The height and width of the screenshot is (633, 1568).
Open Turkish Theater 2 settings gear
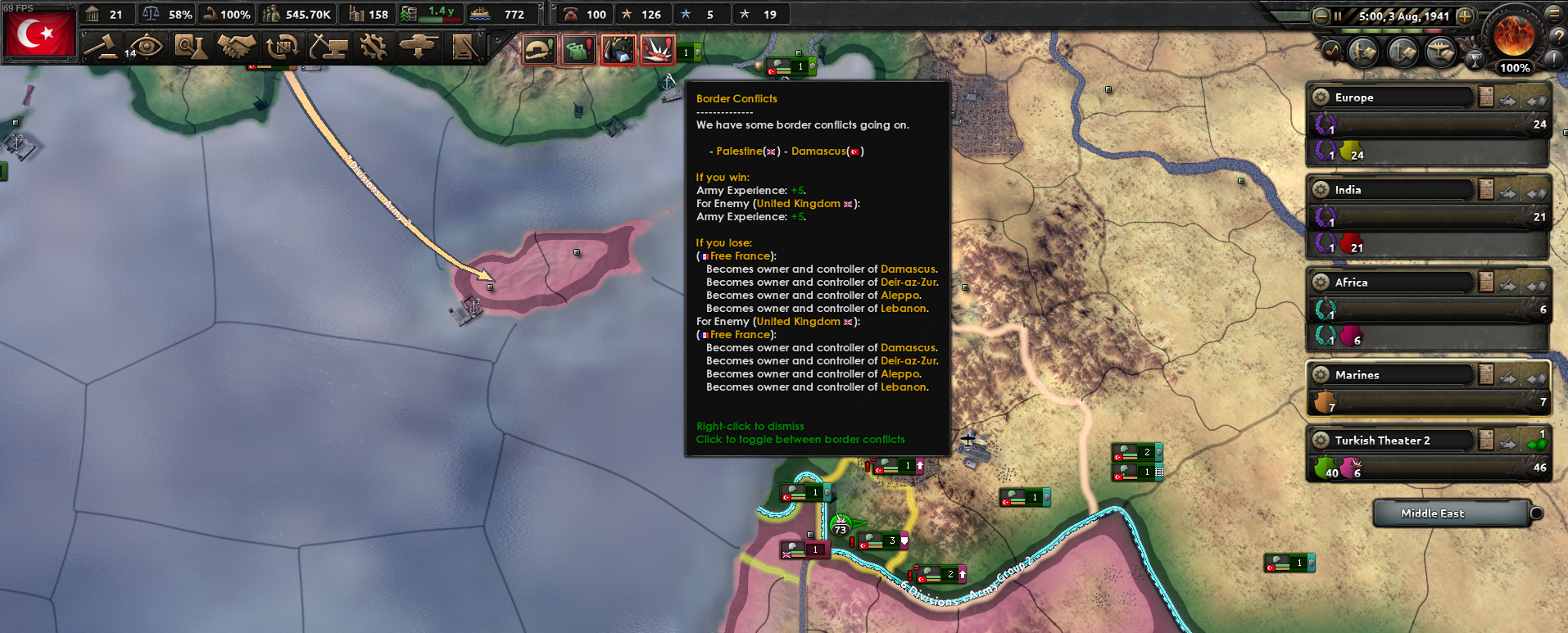tap(1320, 440)
